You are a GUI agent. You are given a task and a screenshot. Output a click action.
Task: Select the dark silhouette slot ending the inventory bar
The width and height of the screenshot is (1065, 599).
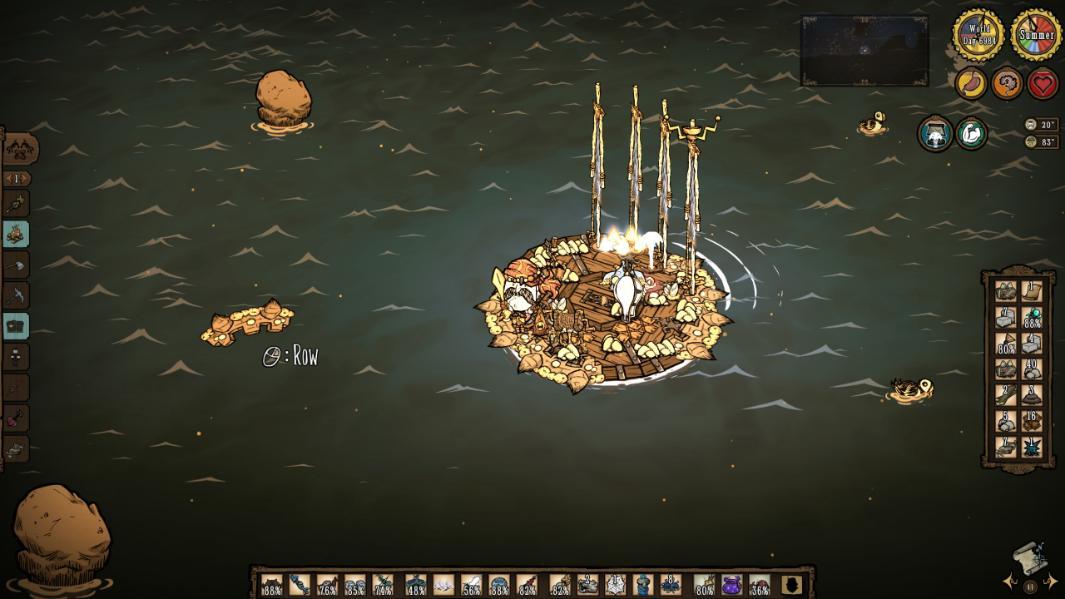click(792, 584)
